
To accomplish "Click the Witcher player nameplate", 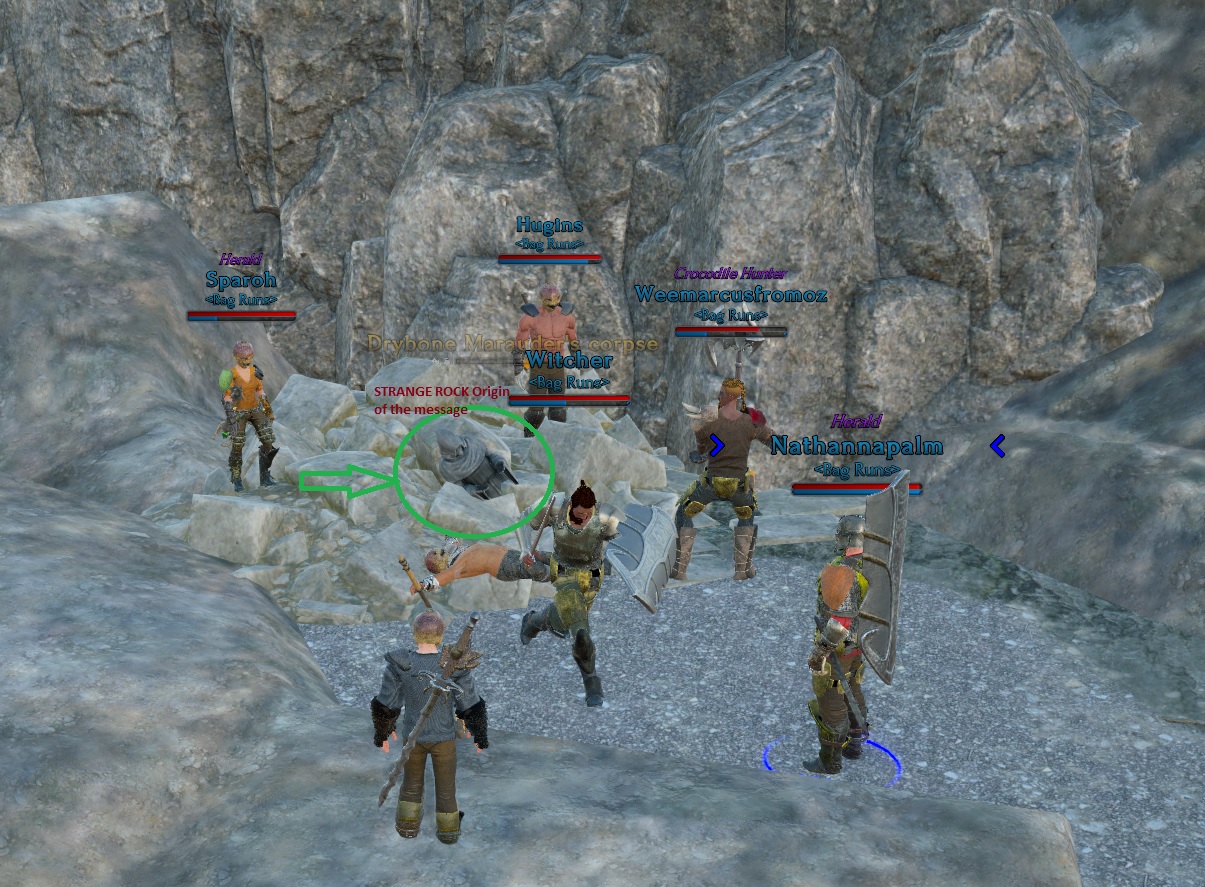I will pyautogui.click(x=568, y=360).
